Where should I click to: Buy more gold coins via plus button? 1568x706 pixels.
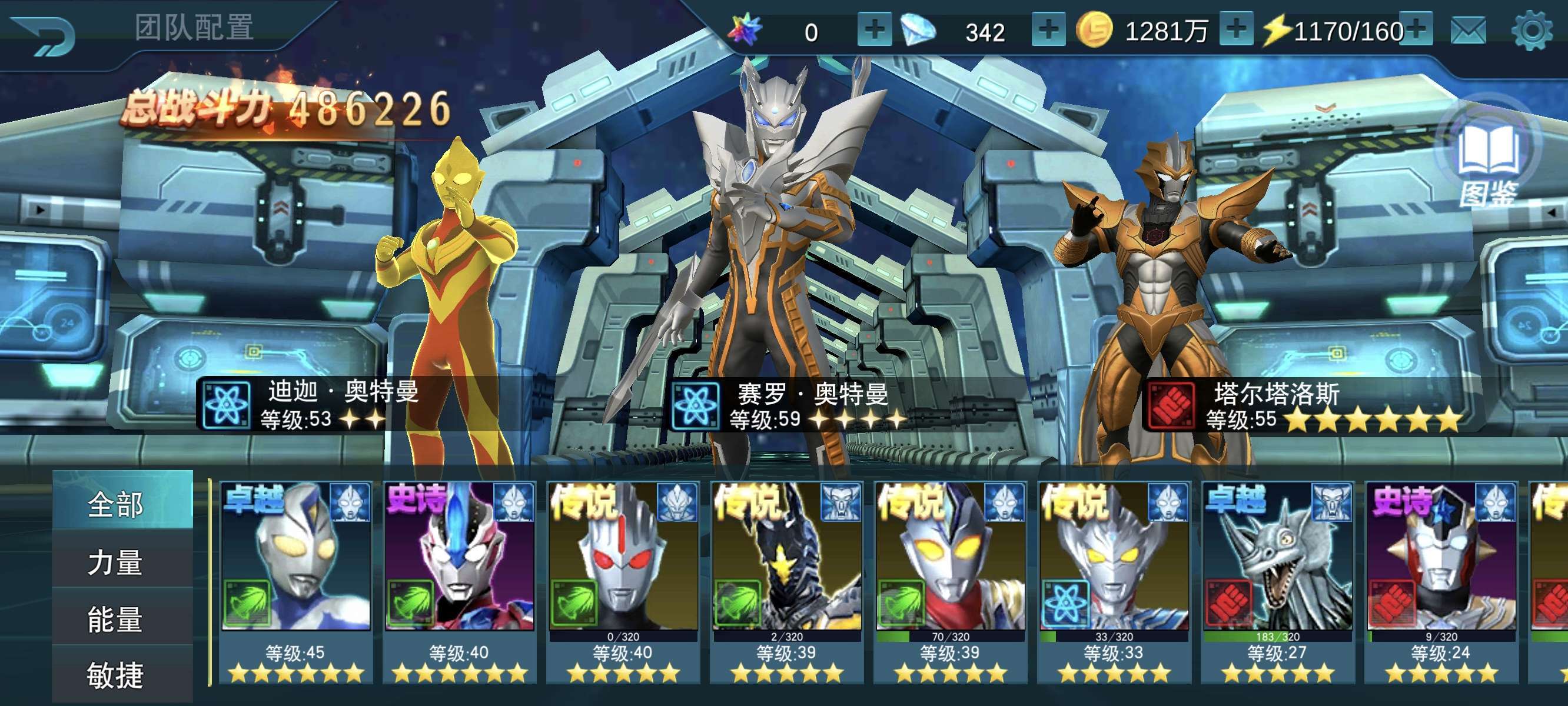click(x=1235, y=29)
